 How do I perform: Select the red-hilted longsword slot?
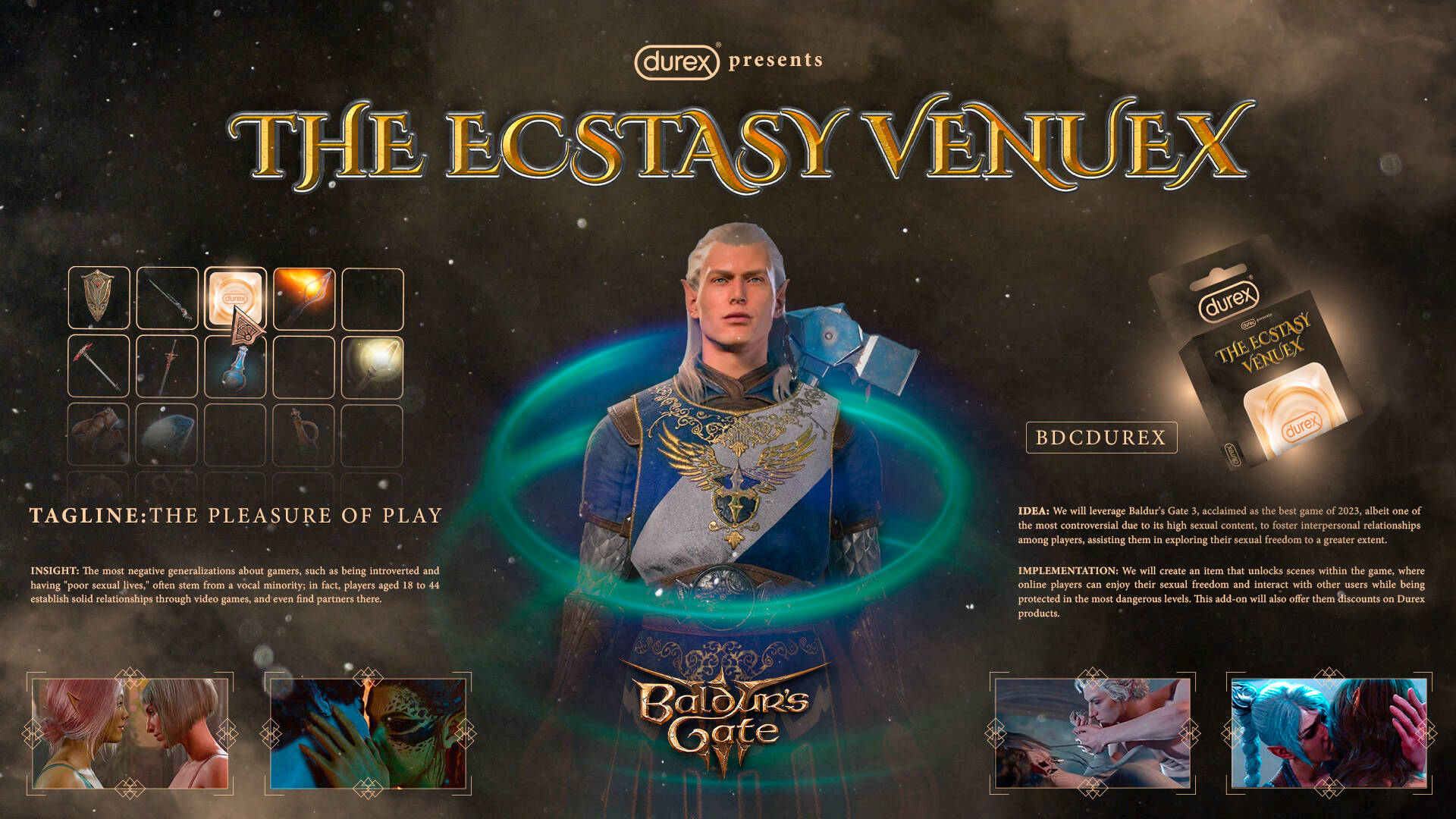(167, 366)
